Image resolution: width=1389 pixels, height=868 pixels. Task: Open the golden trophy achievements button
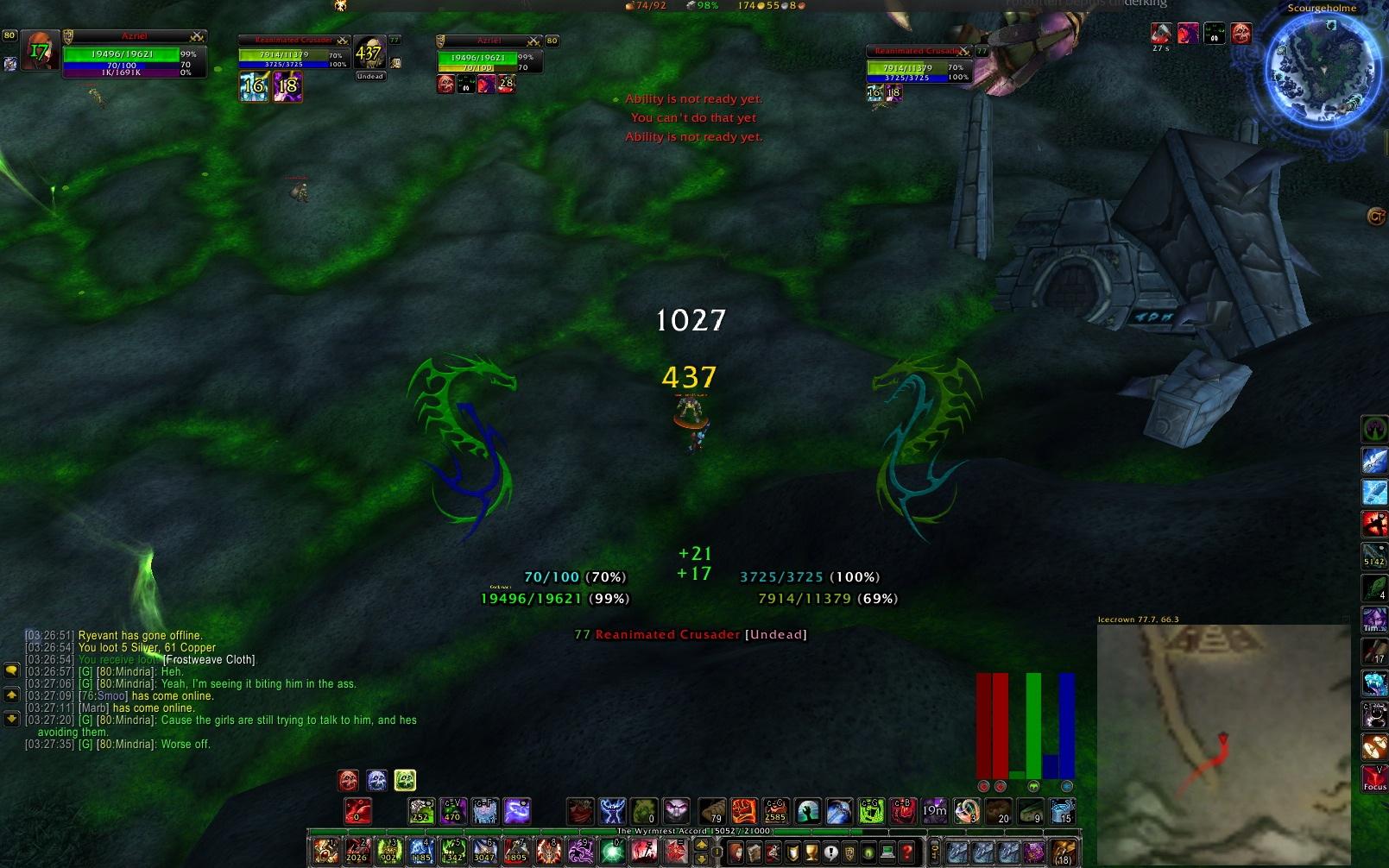(x=811, y=852)
